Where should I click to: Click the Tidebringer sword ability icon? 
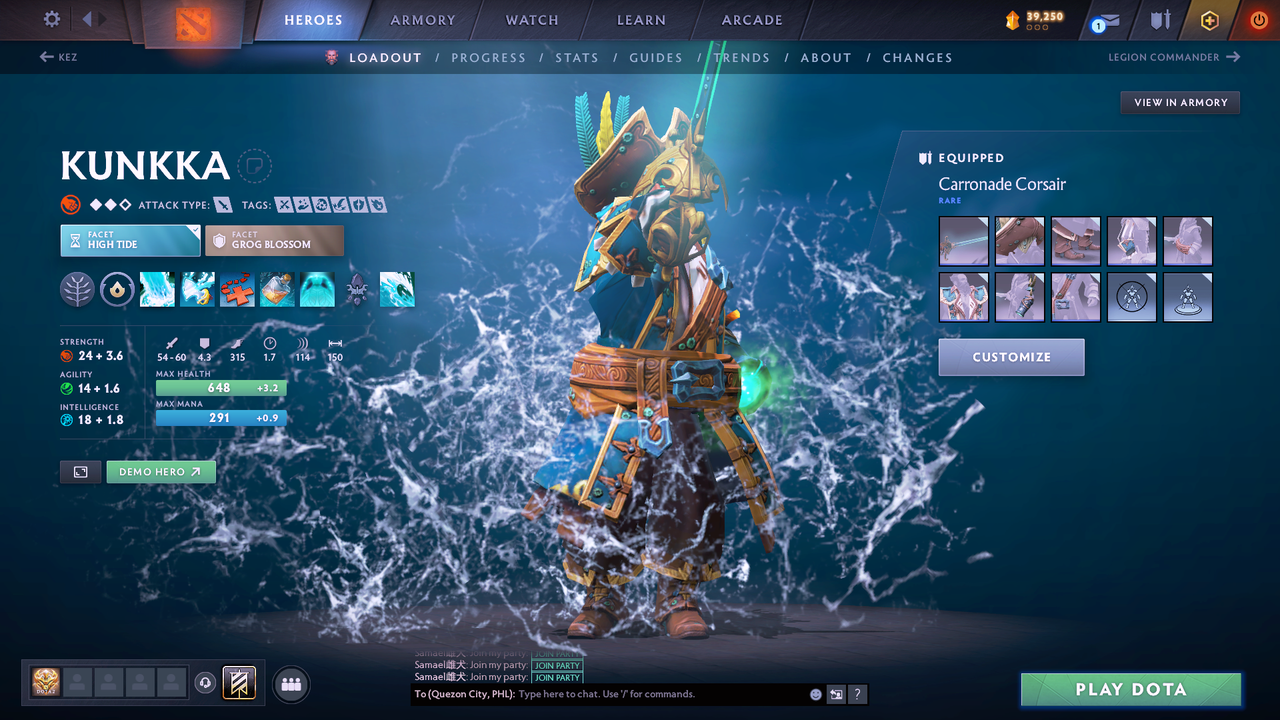coord(197,289)
